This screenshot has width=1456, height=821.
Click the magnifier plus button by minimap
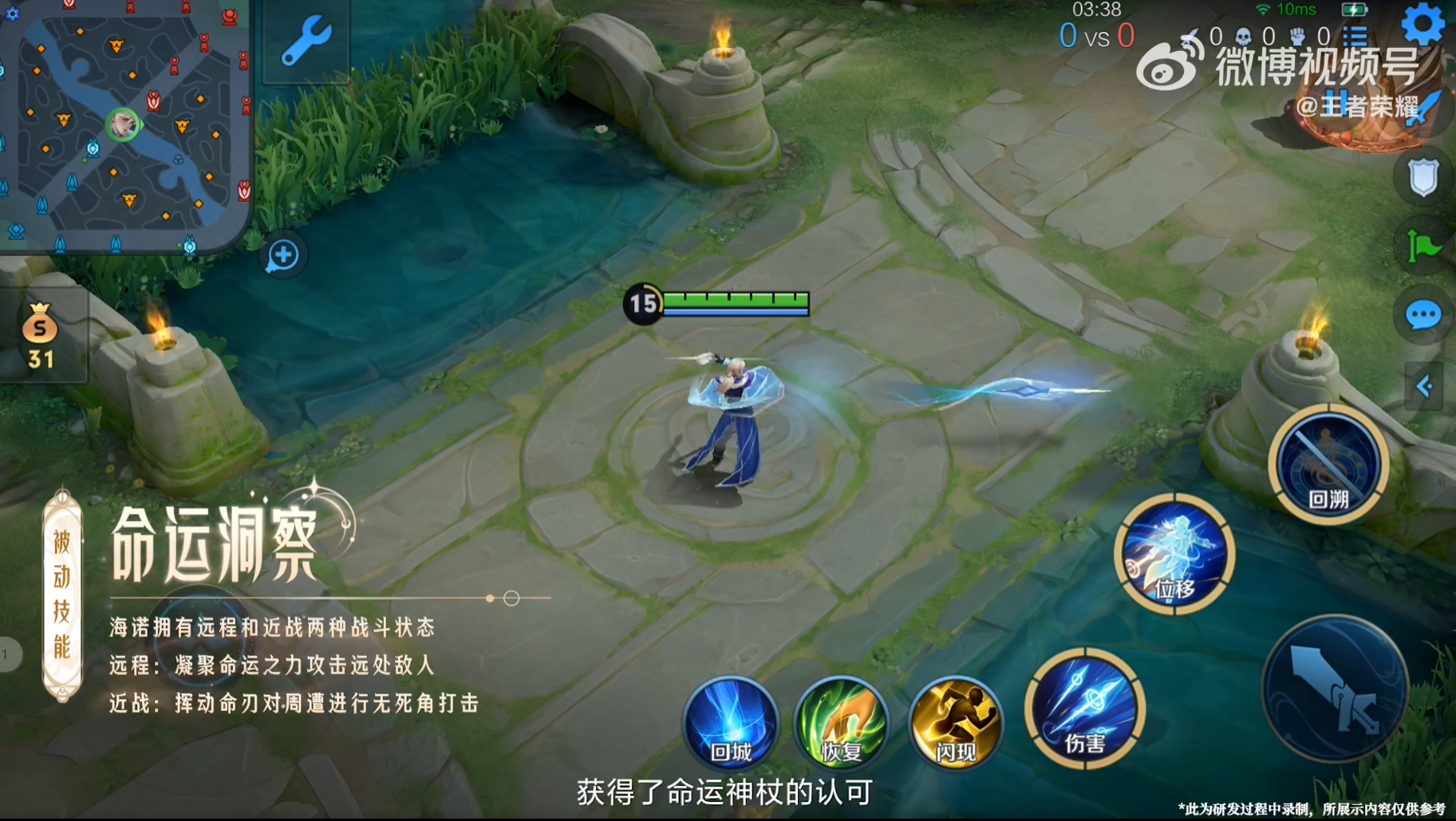[x=282, y=255]
